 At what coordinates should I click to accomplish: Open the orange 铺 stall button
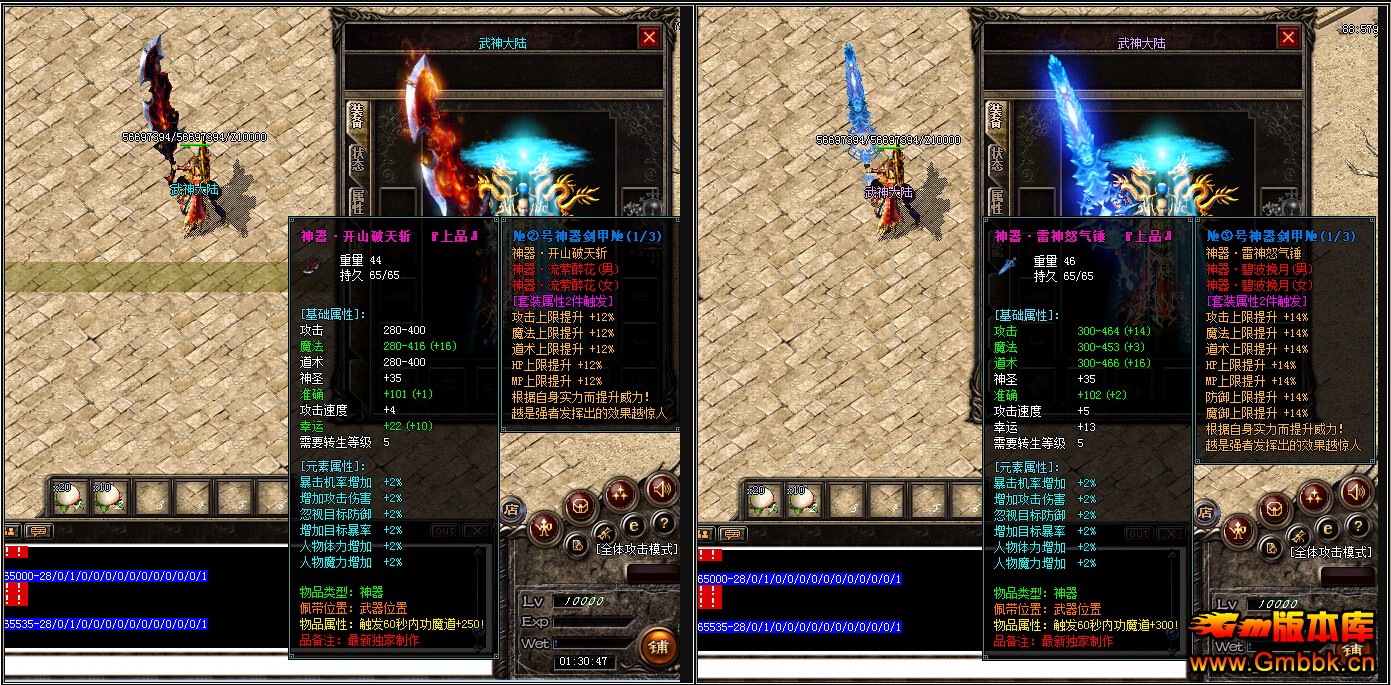click(657, 645)
